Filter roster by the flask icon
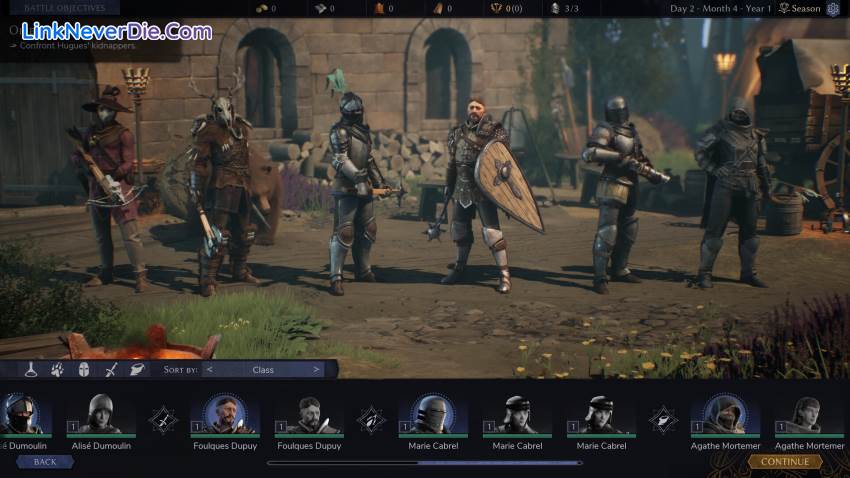Image resolution: width=850 pixels, height=478 pixels. (32, 369)
